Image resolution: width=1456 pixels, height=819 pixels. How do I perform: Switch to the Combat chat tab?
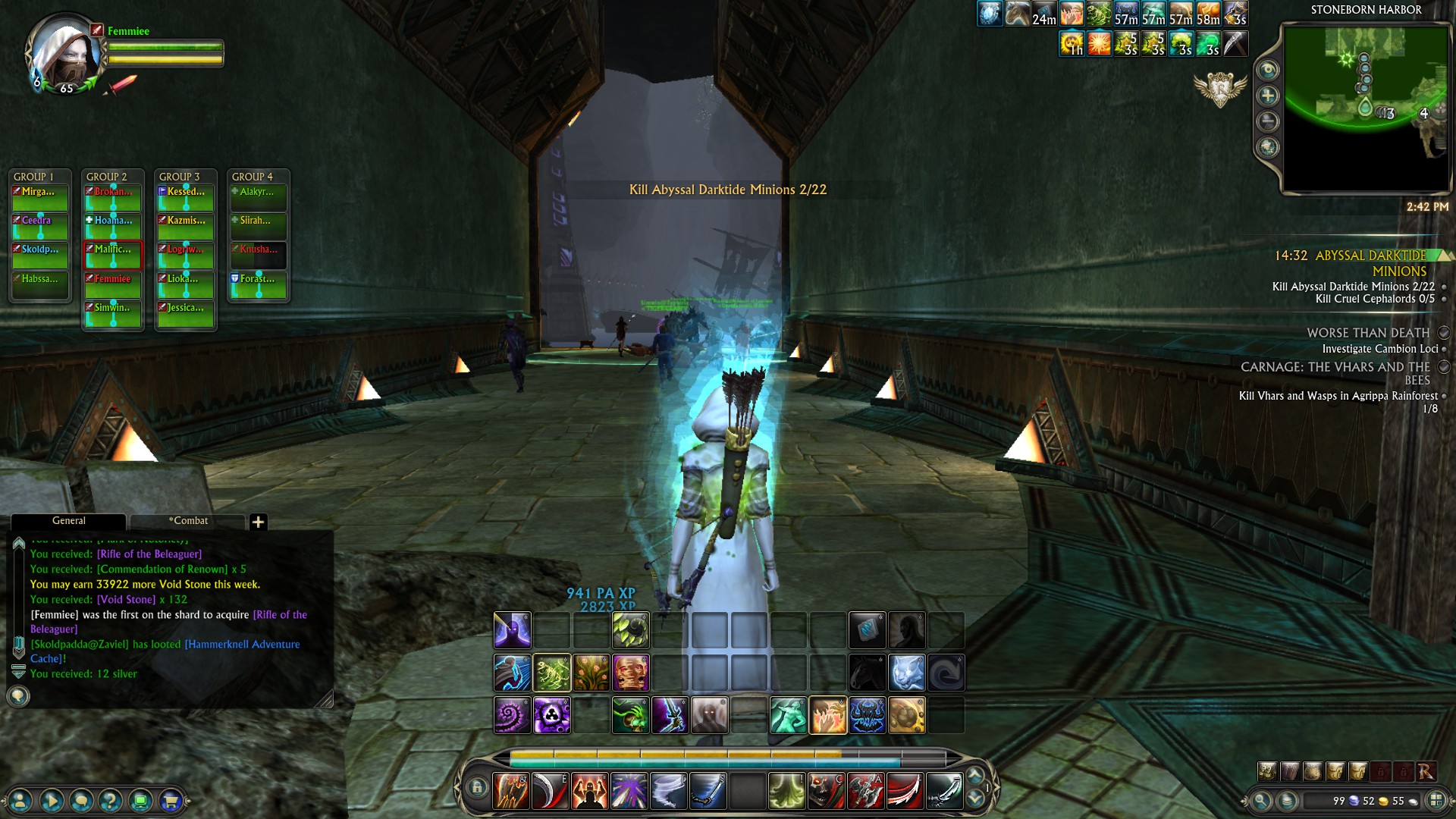188,521
